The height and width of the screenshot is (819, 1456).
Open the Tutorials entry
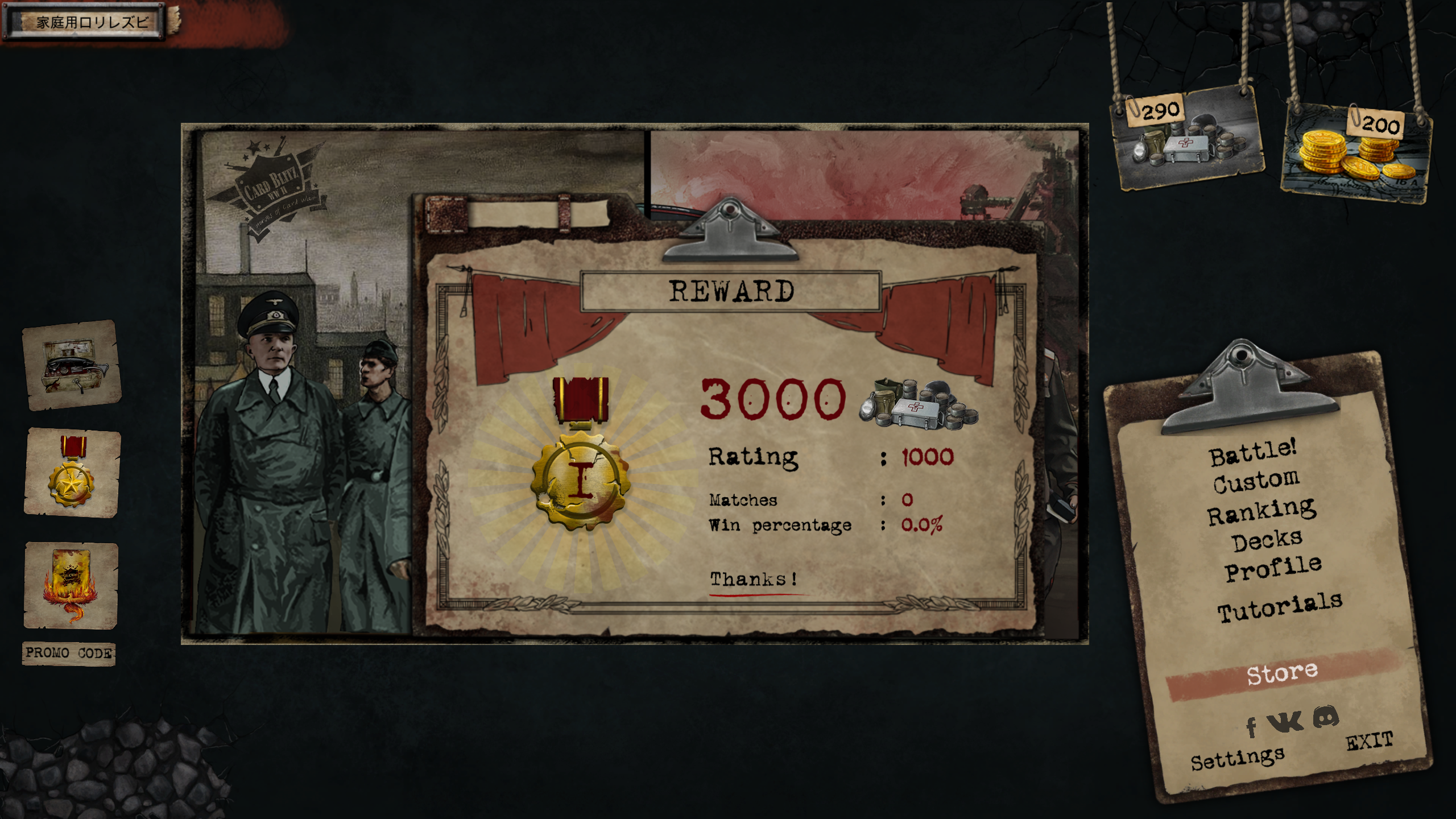(x=1280, y=607)
